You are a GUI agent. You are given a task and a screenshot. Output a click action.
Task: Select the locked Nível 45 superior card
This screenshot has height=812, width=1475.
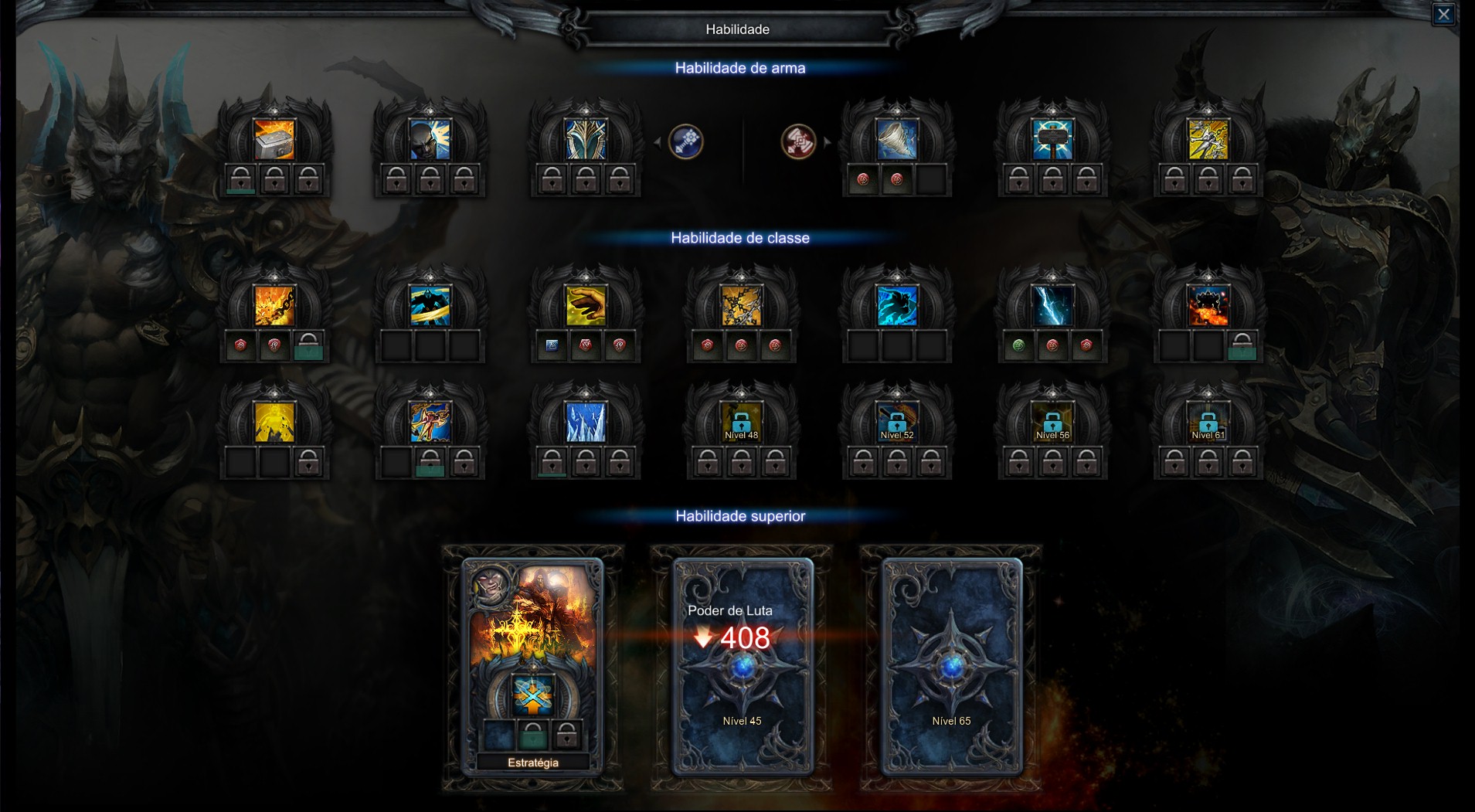point(742,666)
